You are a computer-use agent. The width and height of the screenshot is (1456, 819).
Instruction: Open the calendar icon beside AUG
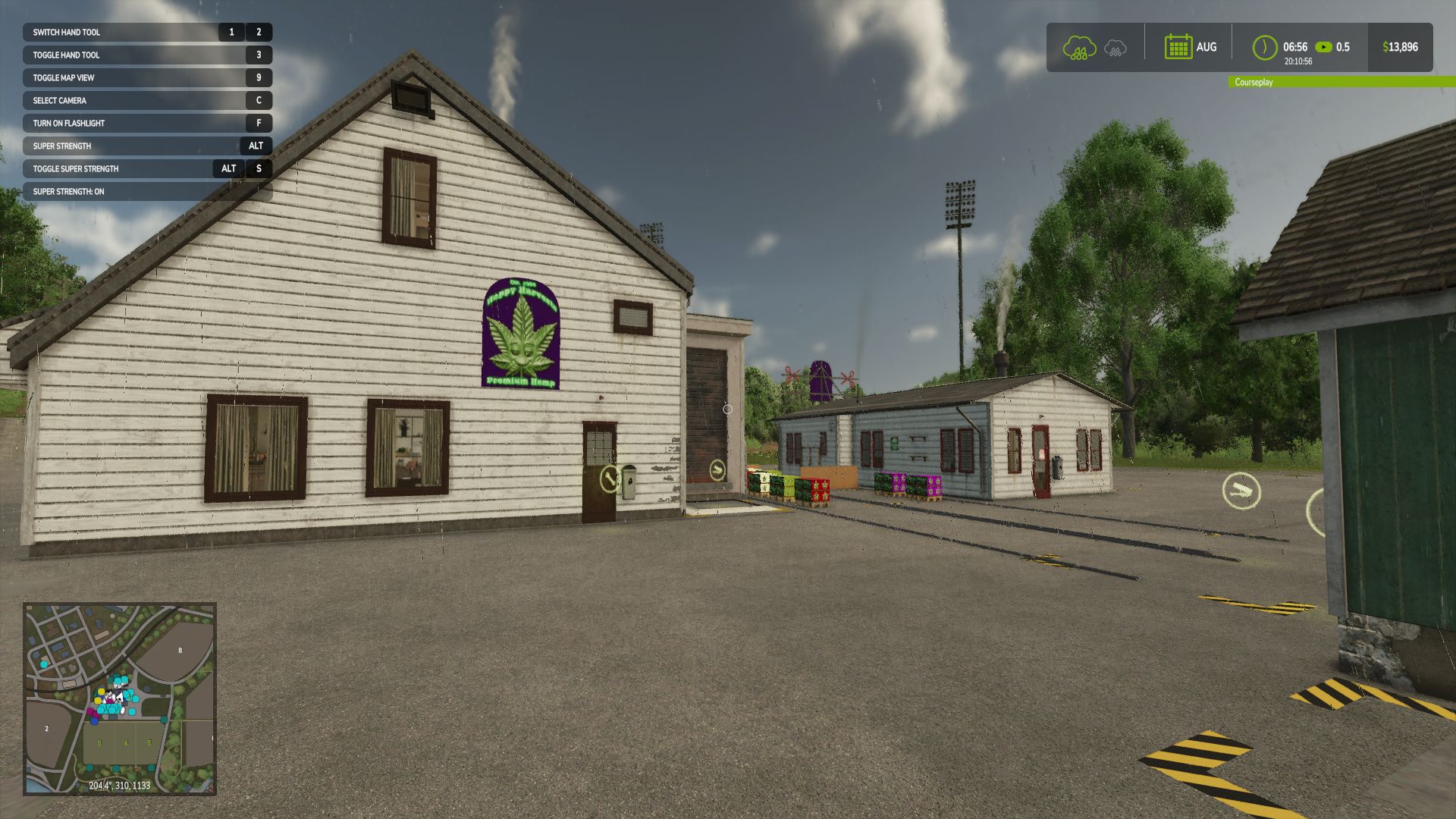1178,47
